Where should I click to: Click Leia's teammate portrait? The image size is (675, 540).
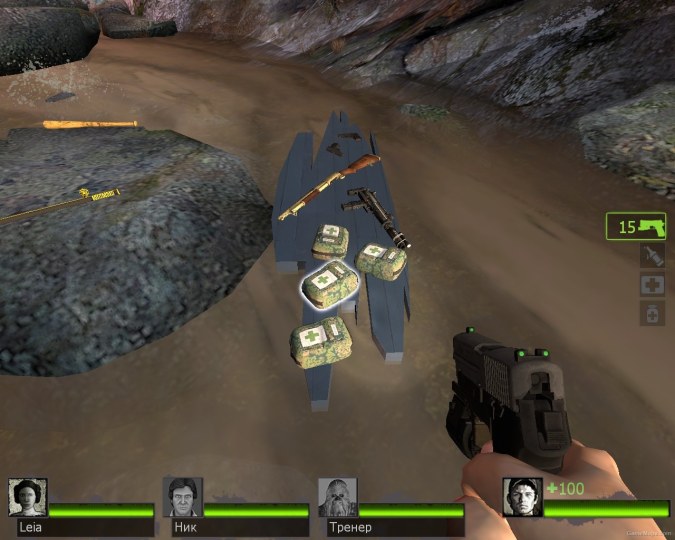(27, 497)
